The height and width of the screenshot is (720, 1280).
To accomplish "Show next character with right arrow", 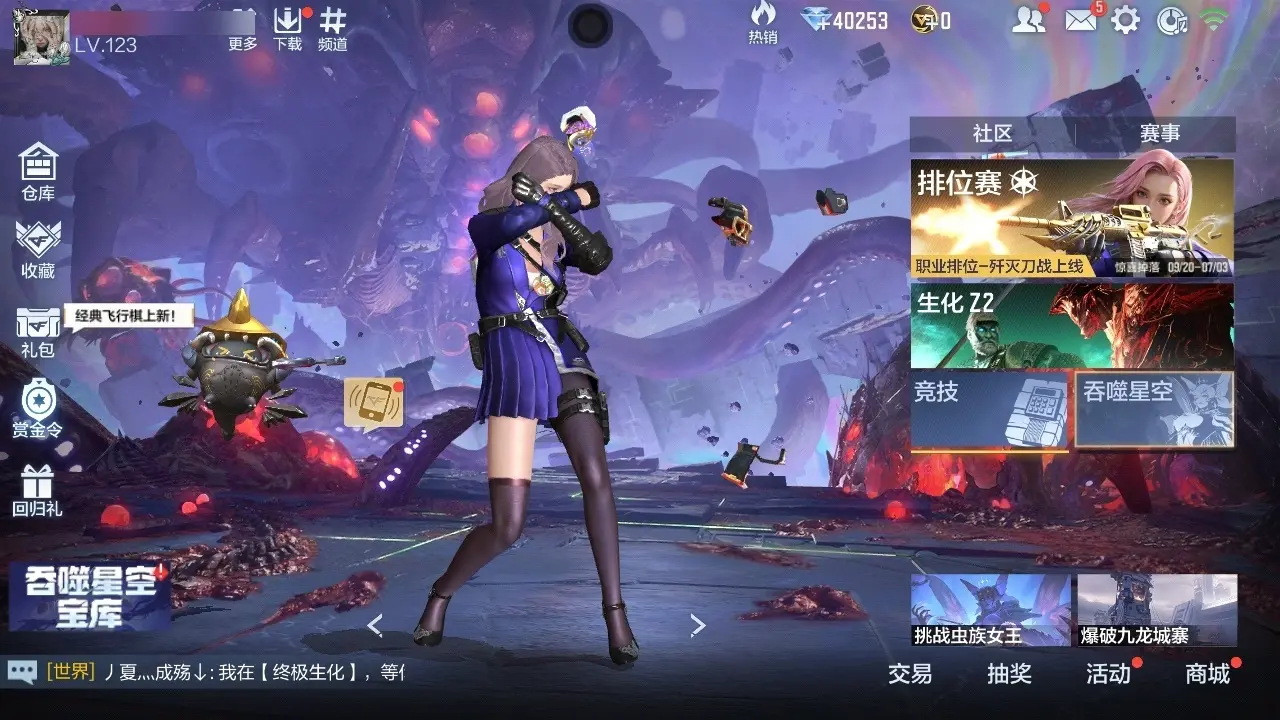I will (x=698, y=626).
